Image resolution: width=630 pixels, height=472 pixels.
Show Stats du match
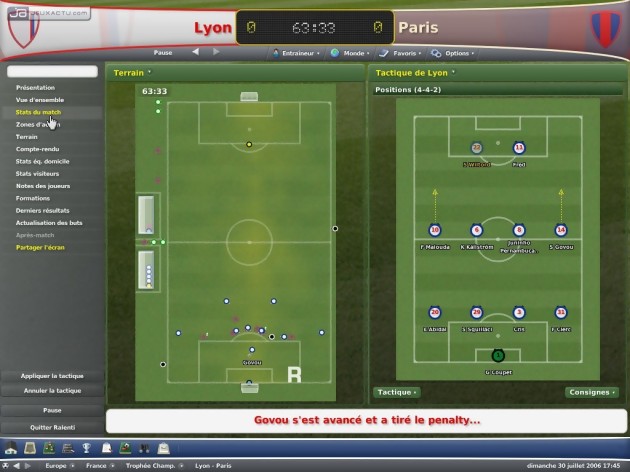[x=38, y=112]
